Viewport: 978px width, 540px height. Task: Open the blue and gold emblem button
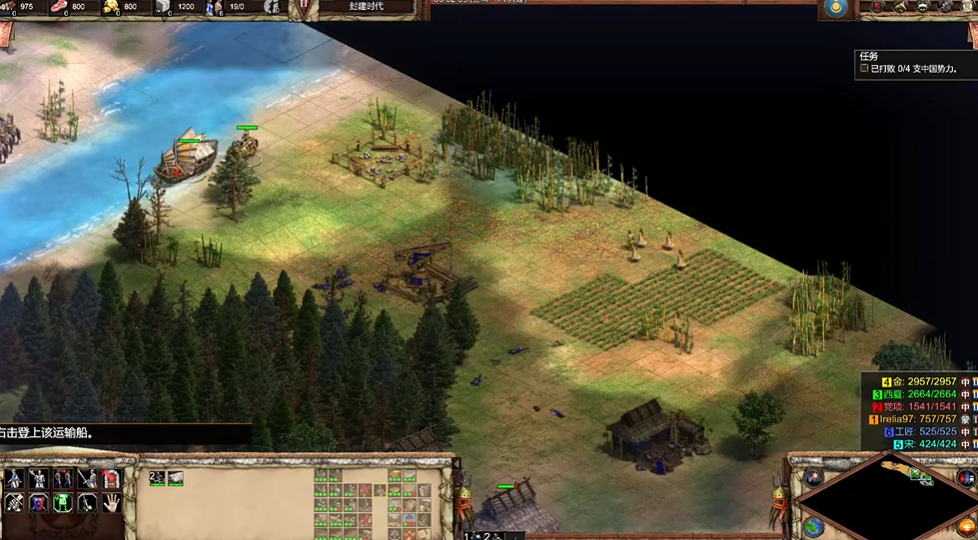pyautogui.click(x=835, y=9)
